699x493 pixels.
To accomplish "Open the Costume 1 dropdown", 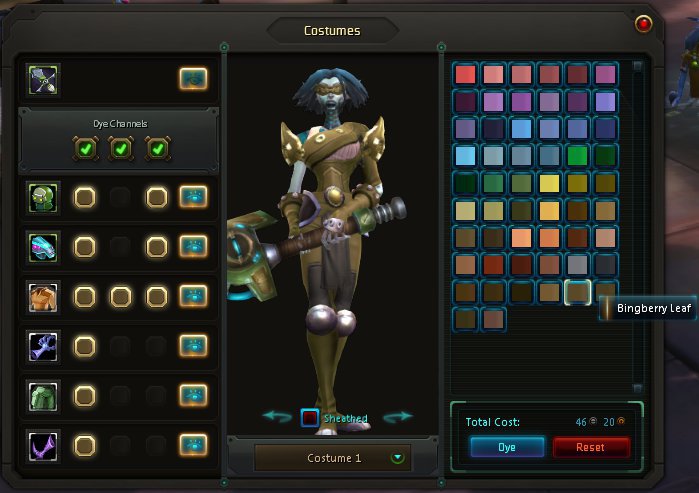I will [398, 458].
